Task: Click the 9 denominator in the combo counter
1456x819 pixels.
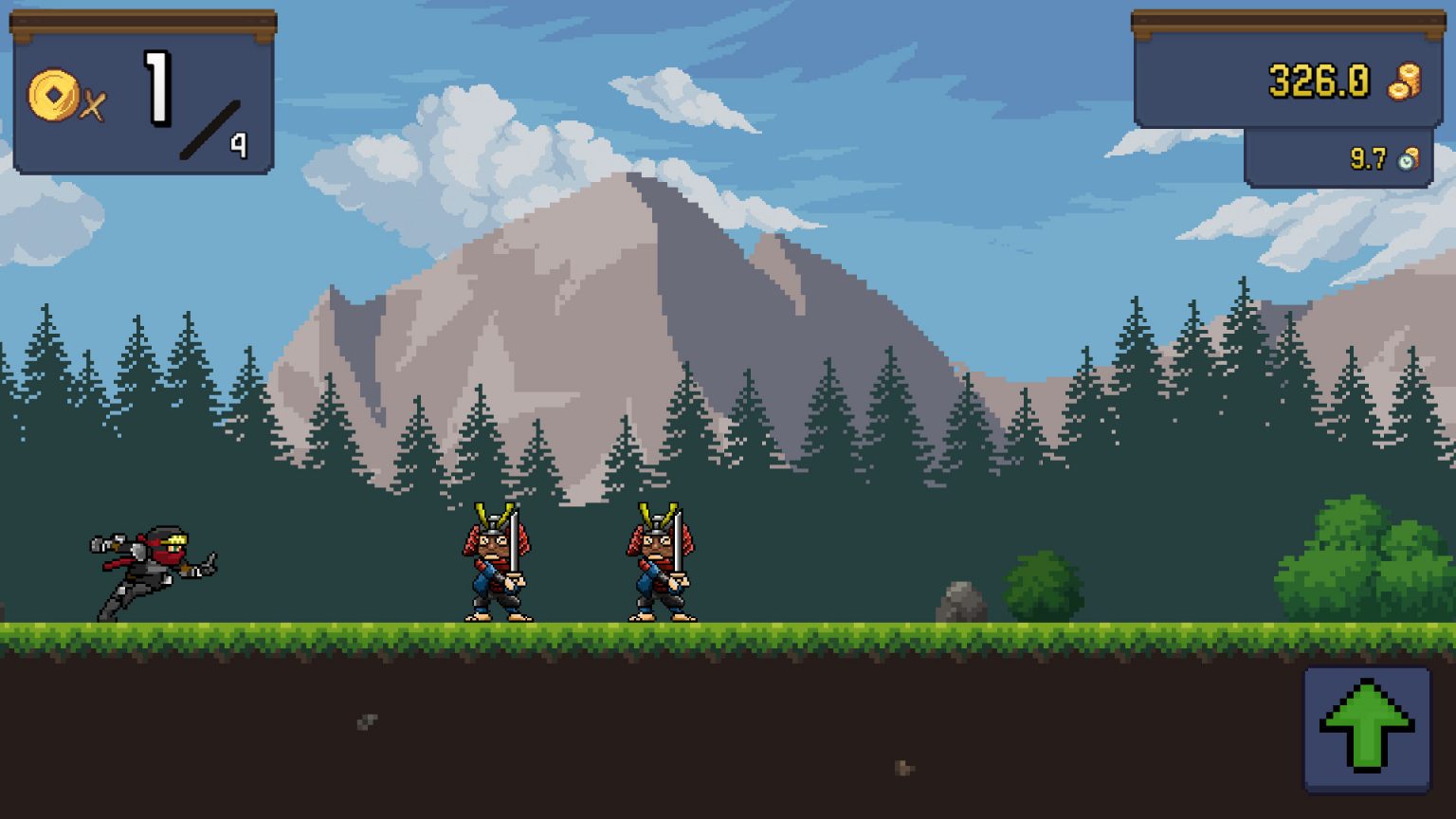Action: [241, 144]
